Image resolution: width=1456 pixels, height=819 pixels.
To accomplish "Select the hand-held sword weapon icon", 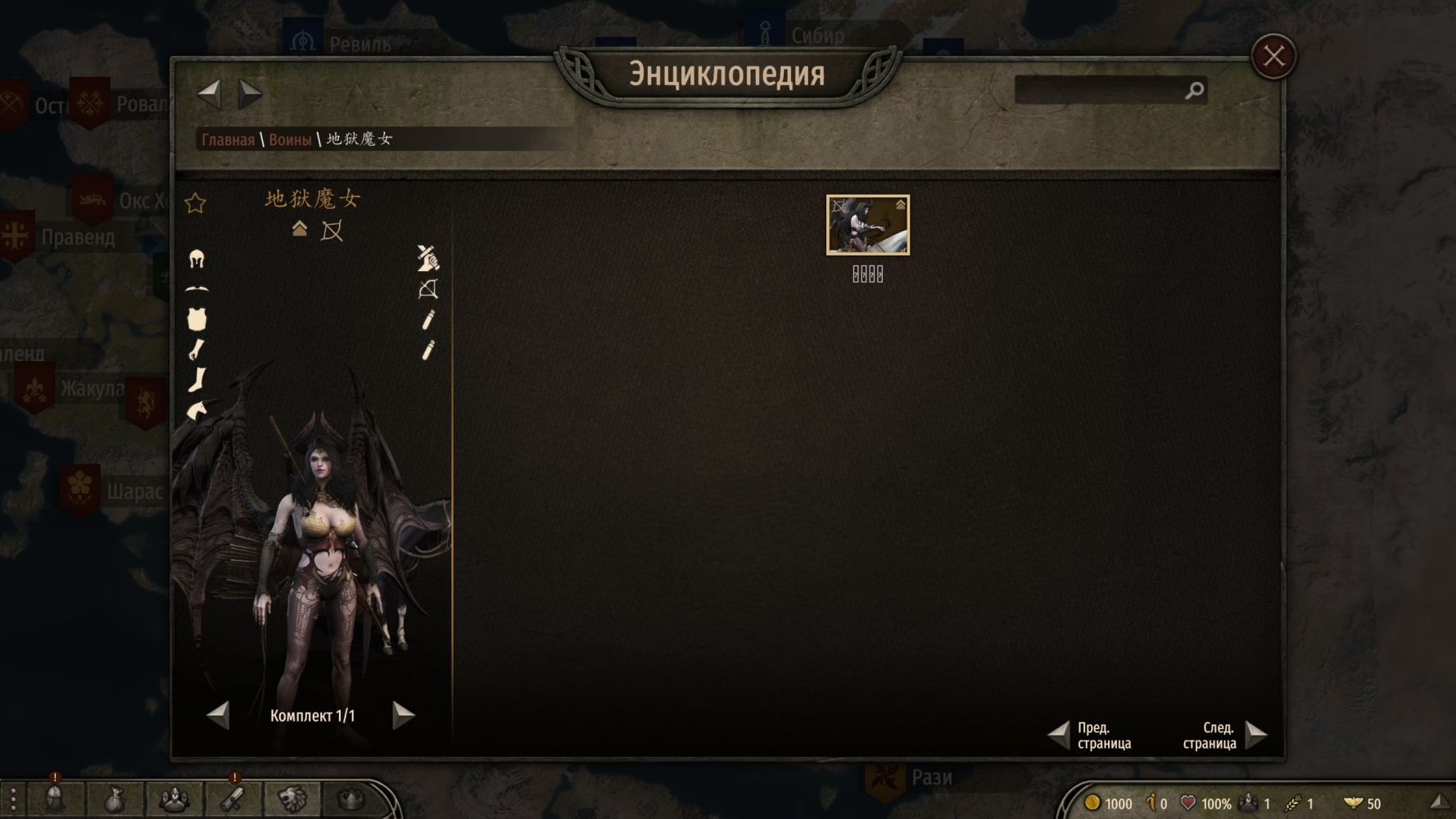I will tap(427, 258).
